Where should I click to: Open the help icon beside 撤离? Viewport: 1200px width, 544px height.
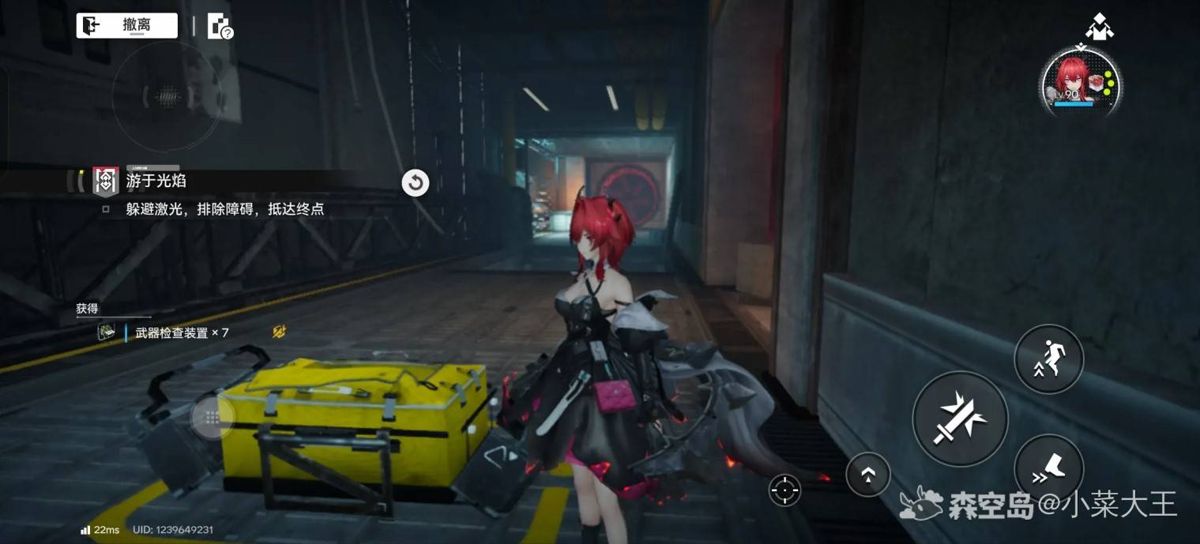pos(219,27)
